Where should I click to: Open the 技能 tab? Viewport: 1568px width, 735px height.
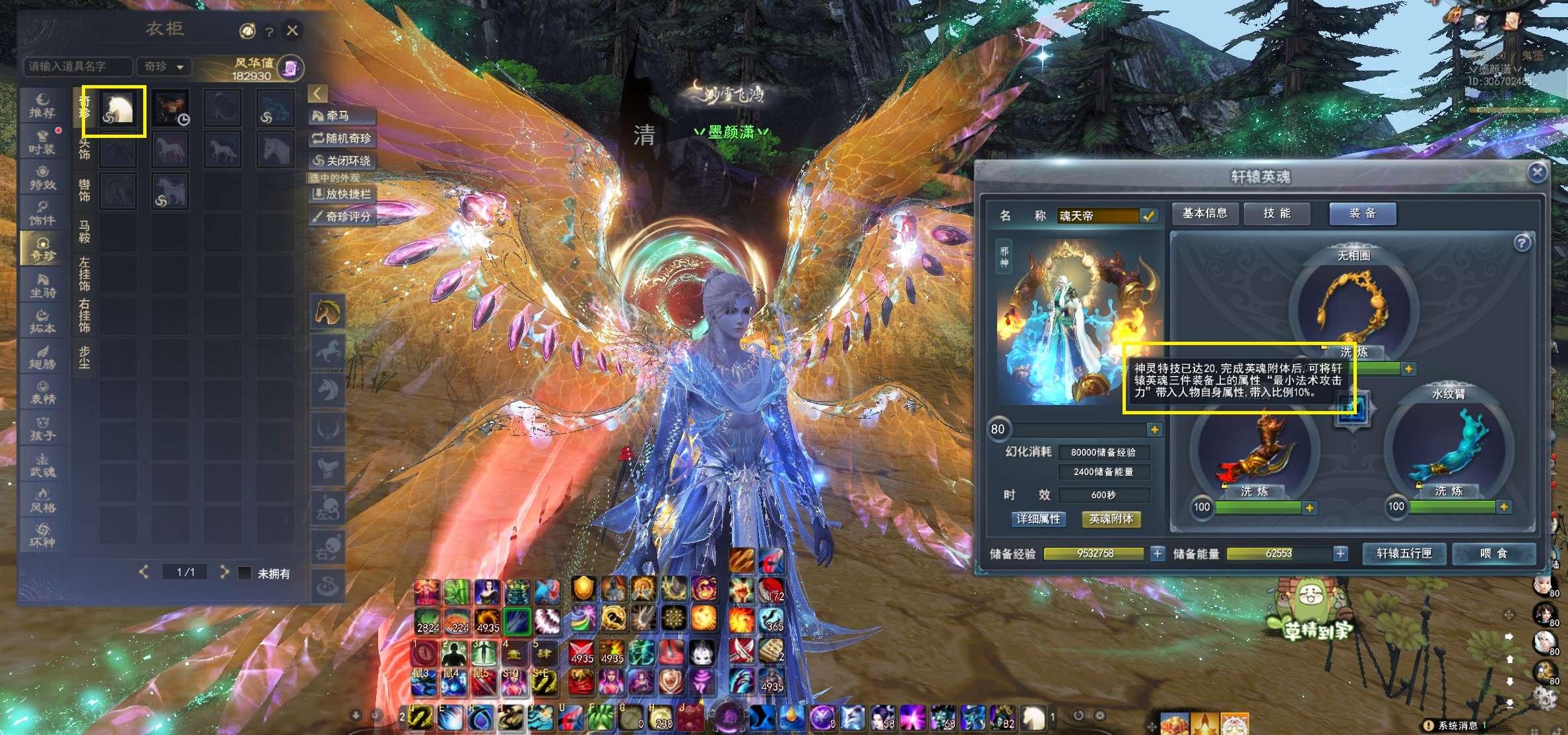point(1276,213)
